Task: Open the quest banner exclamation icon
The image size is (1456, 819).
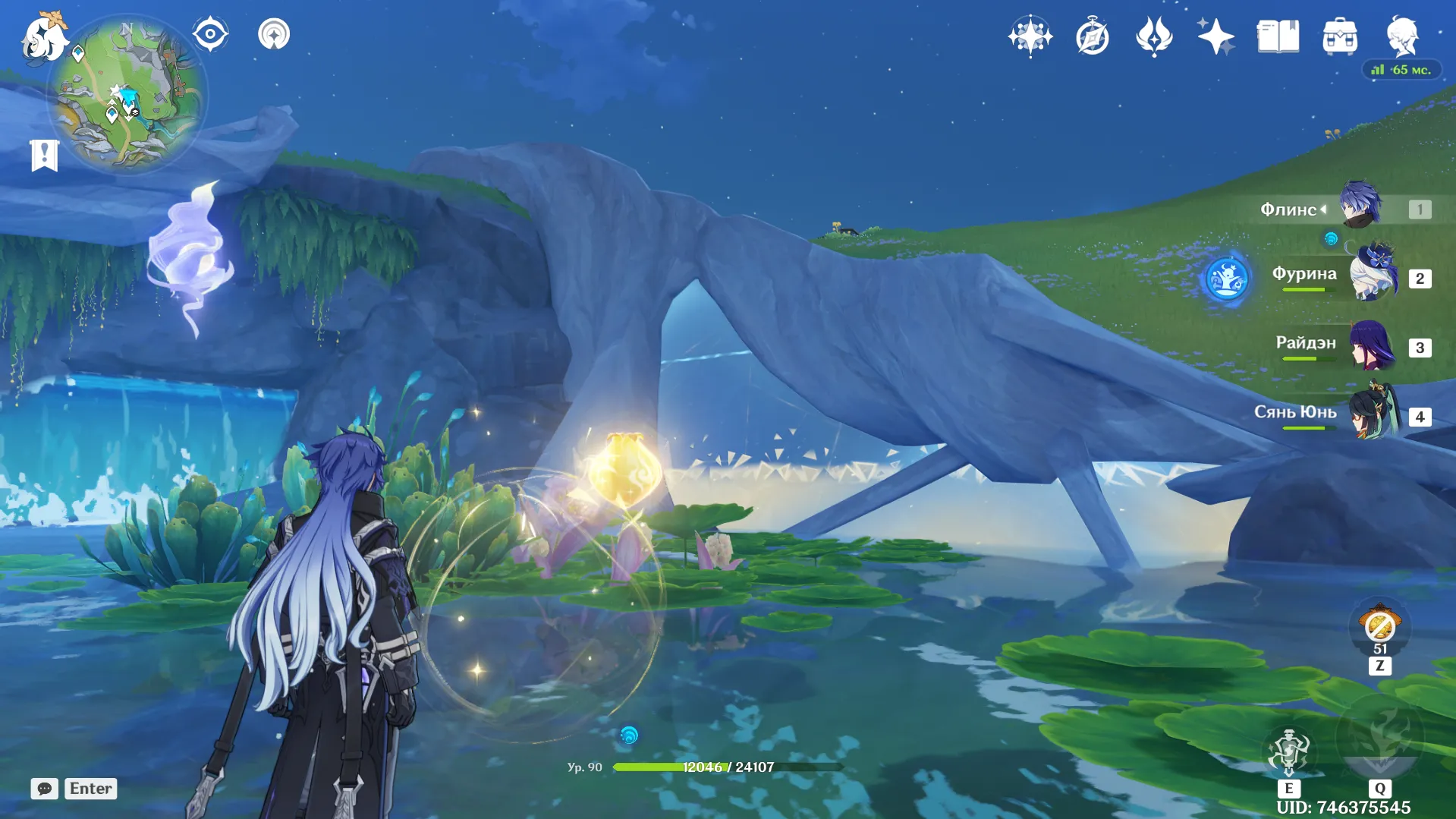Action: coord(44,156)
